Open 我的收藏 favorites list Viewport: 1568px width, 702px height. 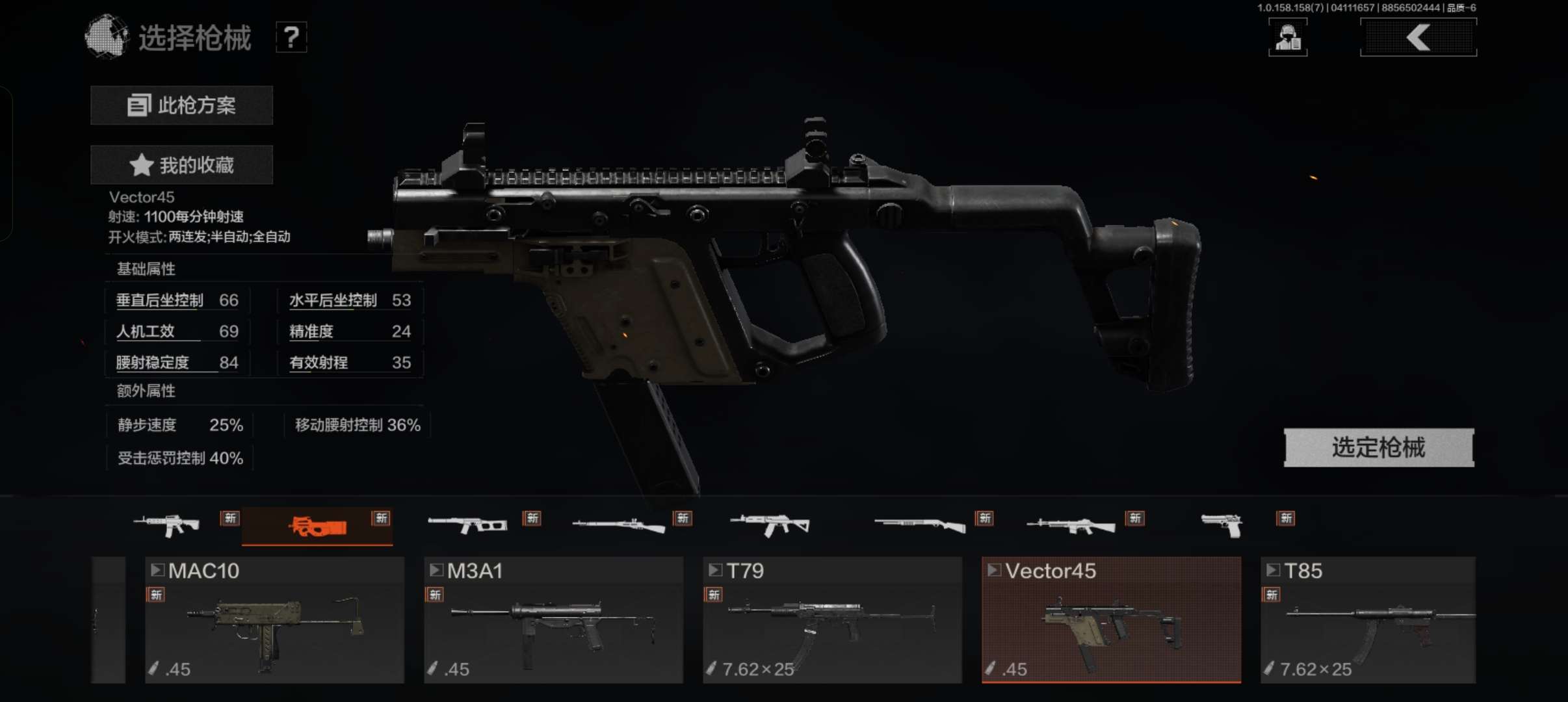[x=181, y=165]
